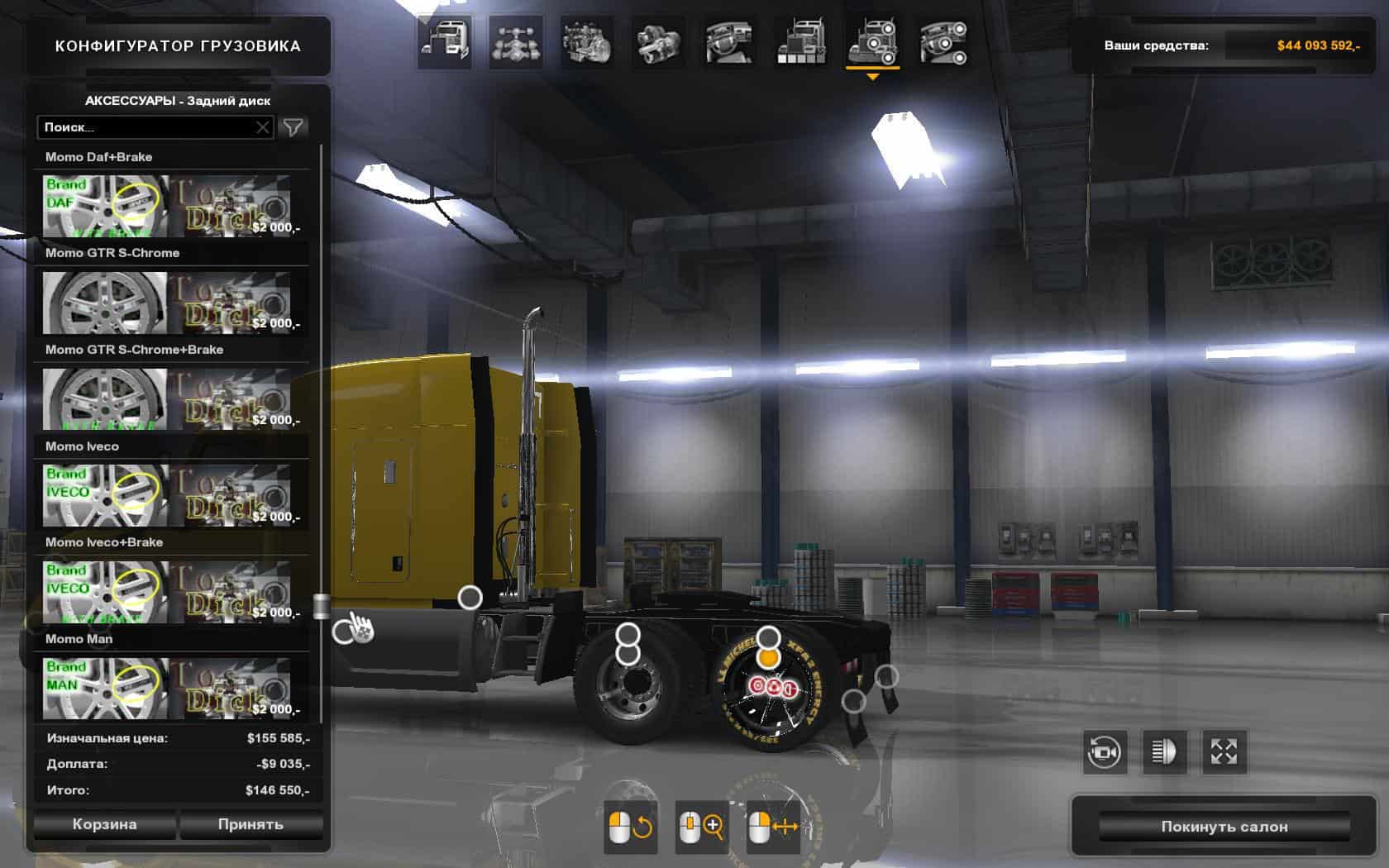Viewport: 1389px width, 868px height.
Task: Open the truck cabin category tab
Action: (445, 41)
